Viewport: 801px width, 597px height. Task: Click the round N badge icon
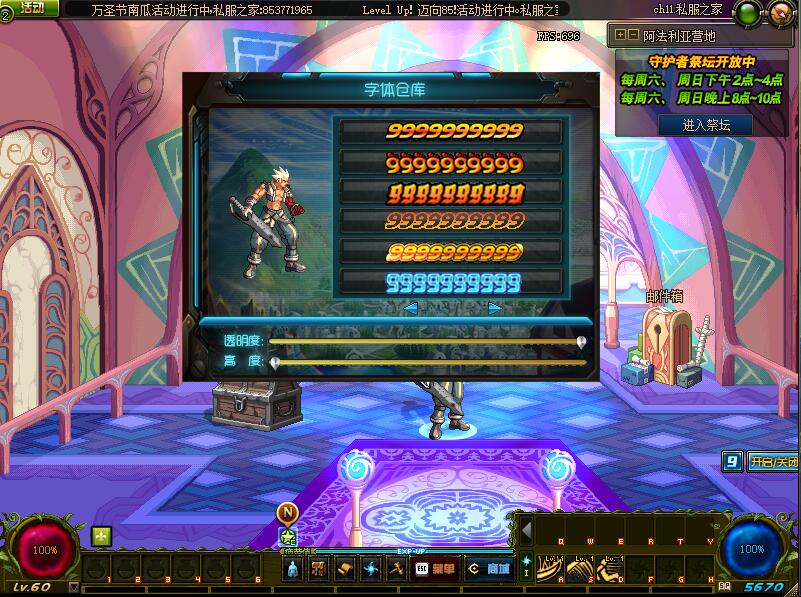[288, 512]
